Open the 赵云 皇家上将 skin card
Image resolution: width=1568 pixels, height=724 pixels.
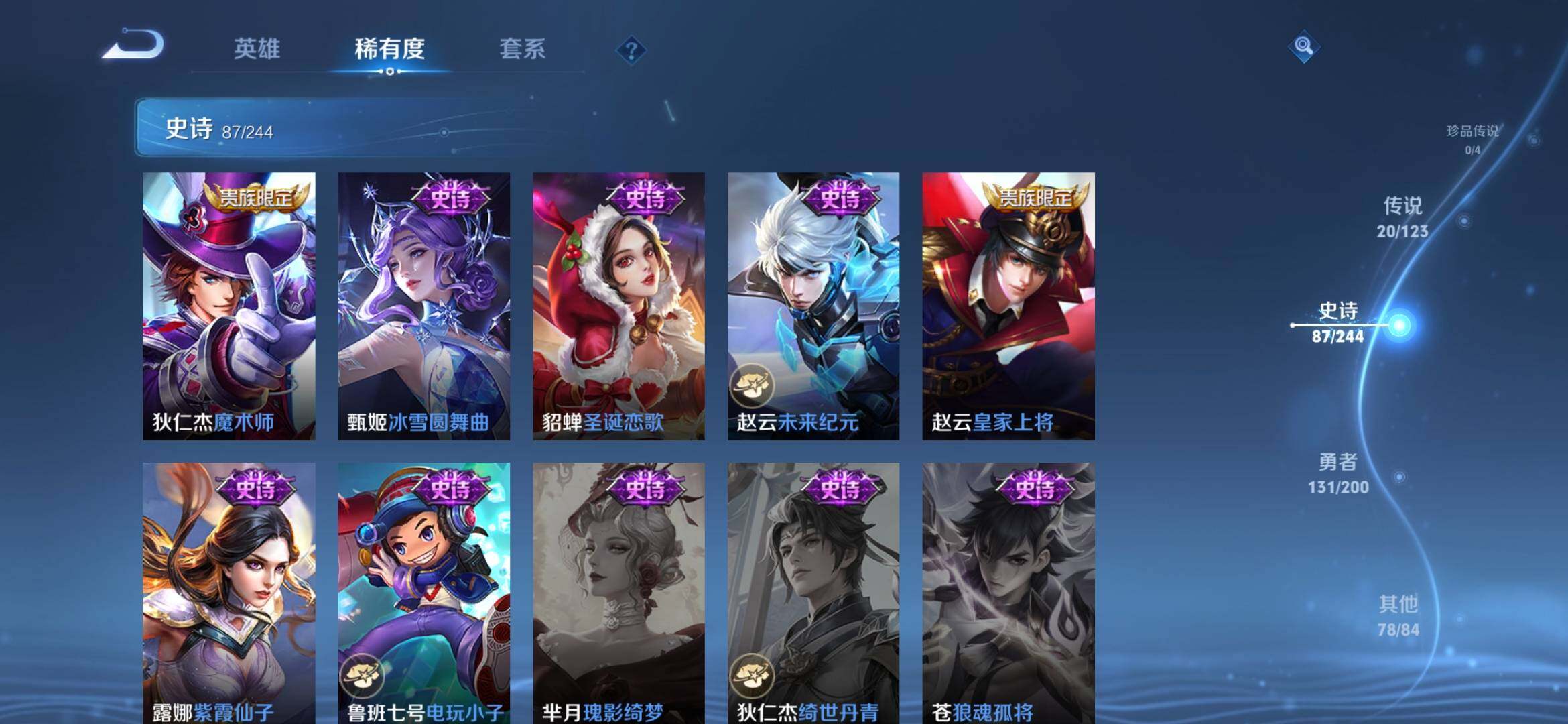(1008, 306)
